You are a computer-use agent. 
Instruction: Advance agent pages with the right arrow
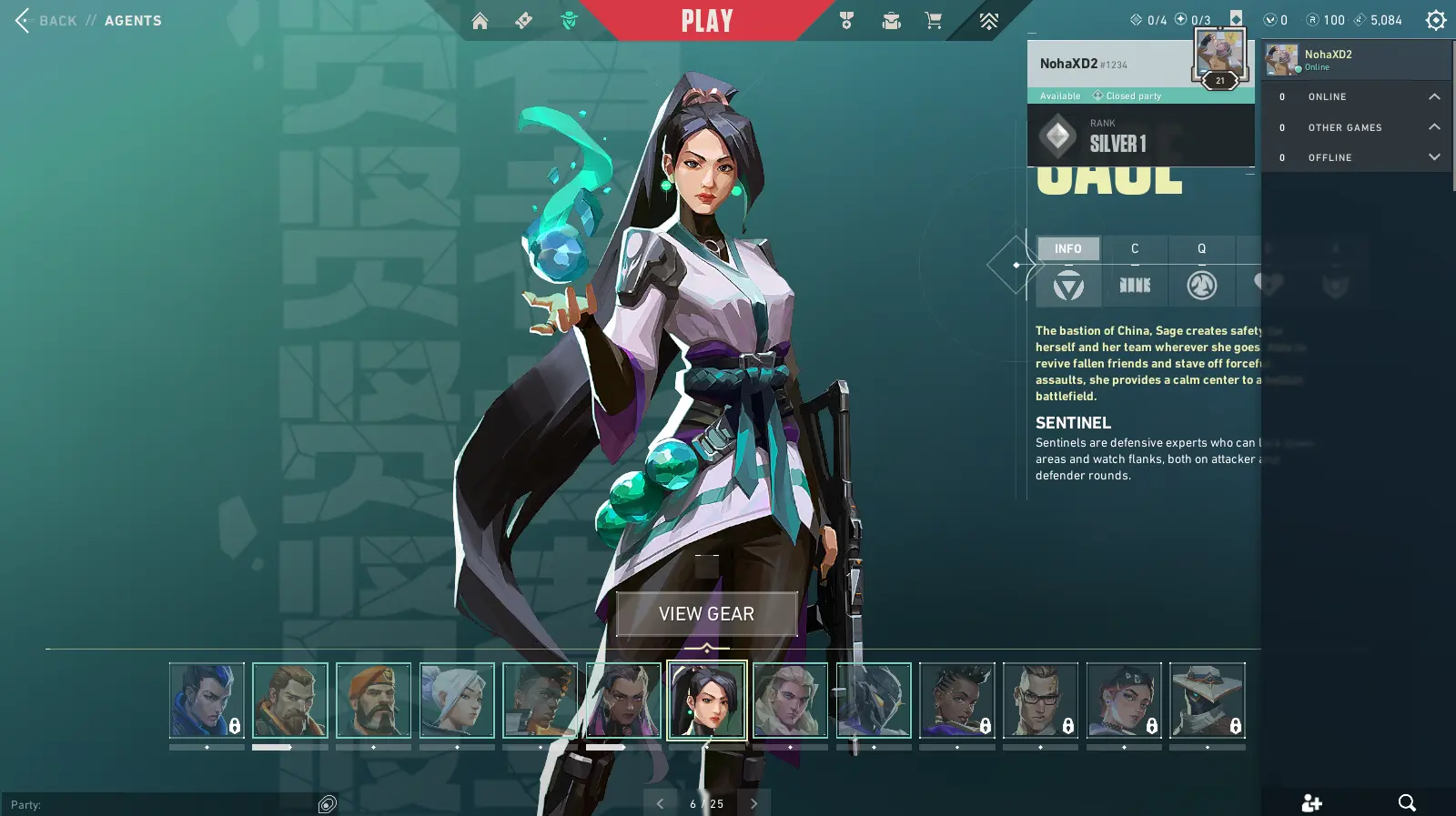tap(753, 803)
